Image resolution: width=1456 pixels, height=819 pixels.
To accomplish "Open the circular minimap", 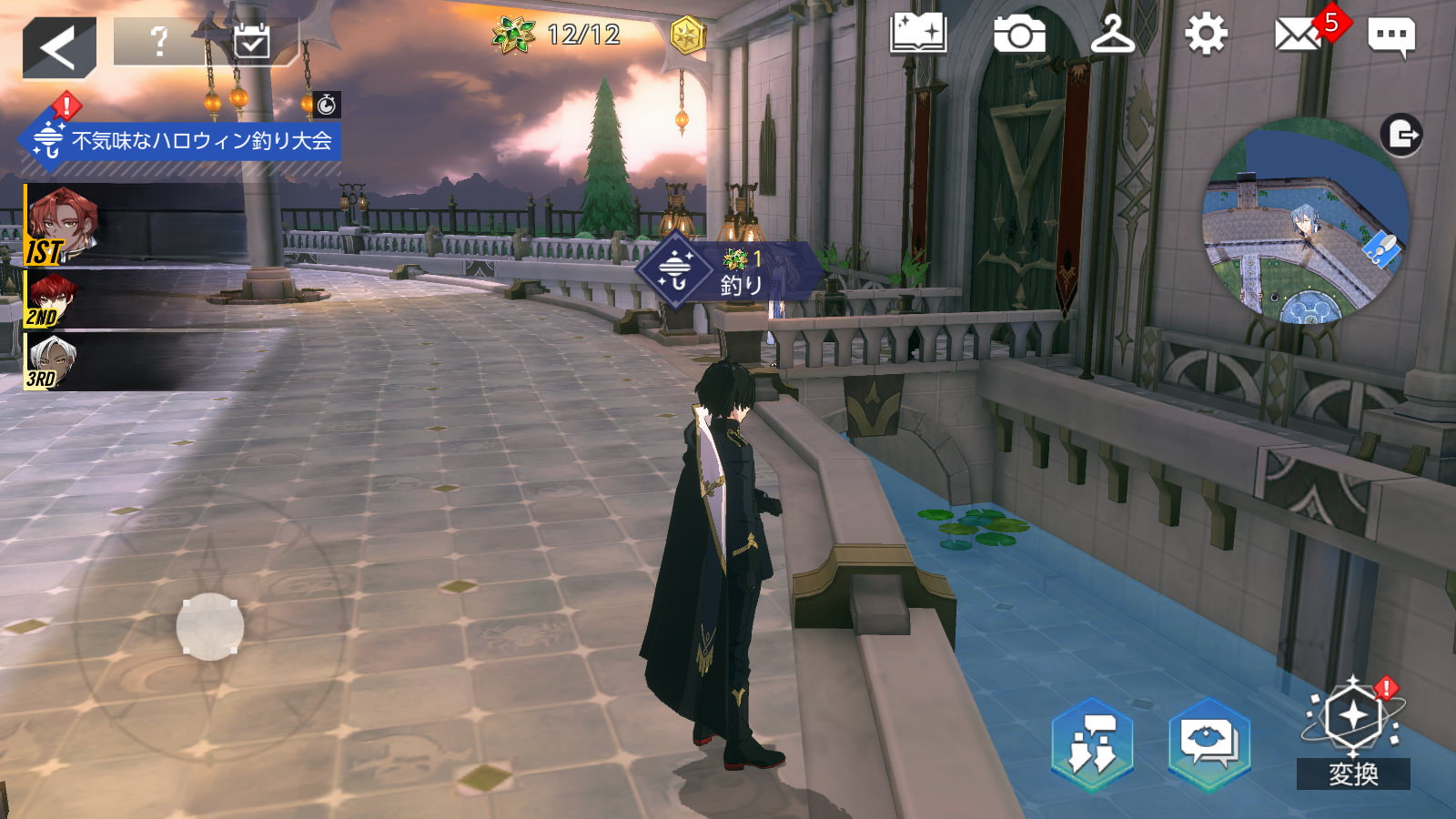I will pyautogui.click(x=1305, y=223).
